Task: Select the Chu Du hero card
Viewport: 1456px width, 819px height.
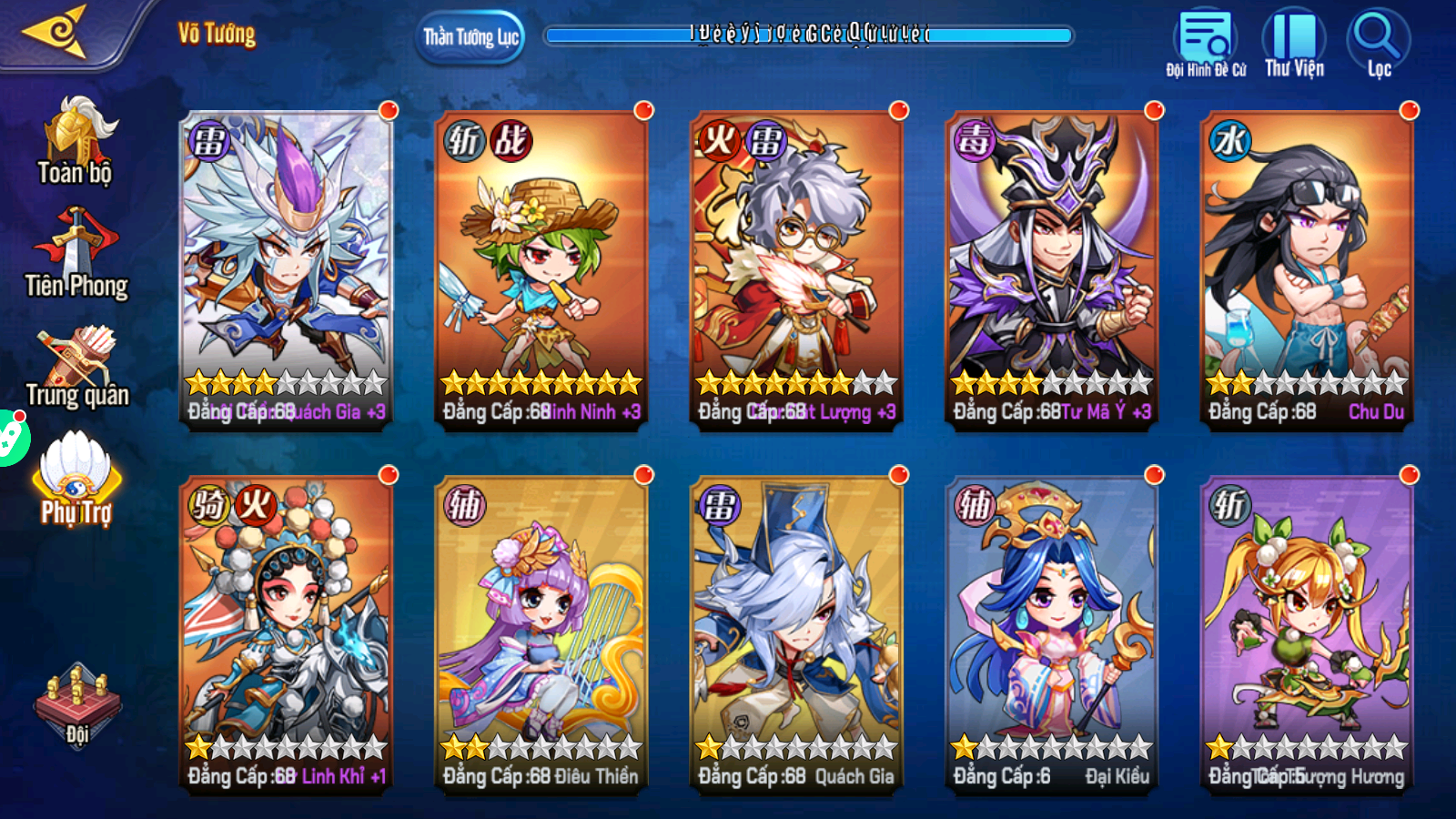Action: coord(1307,269)
